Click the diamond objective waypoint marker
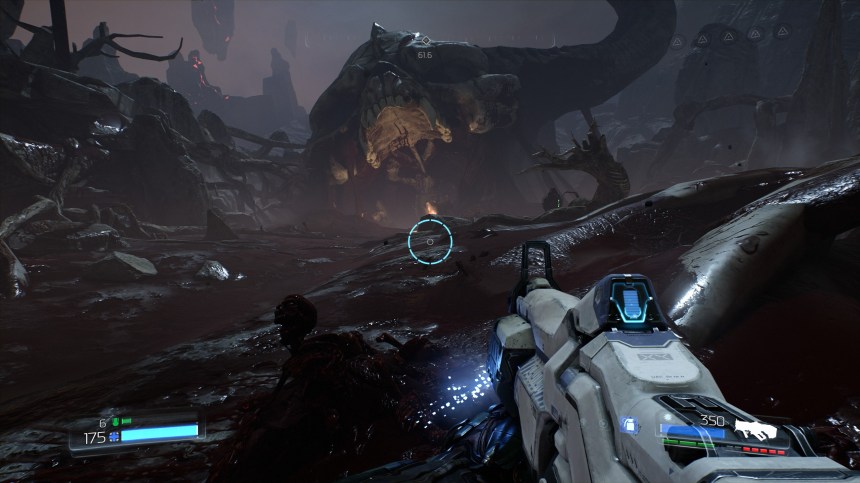 (x=425, y=41)
